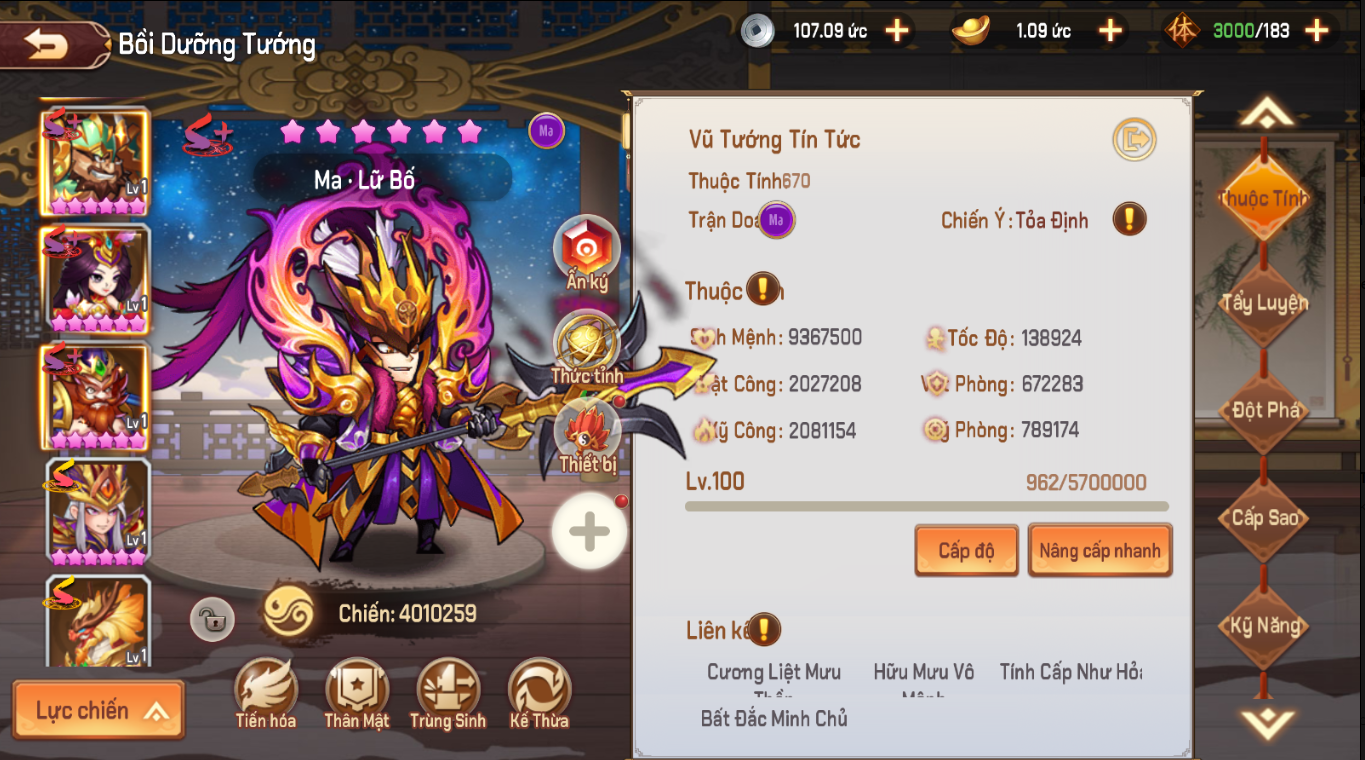Switch to the Tẩy Luyện tab
Image resolution: width=1365 pixels, height=760 pixels.
pyautogui.click(x=1264, y=303)
